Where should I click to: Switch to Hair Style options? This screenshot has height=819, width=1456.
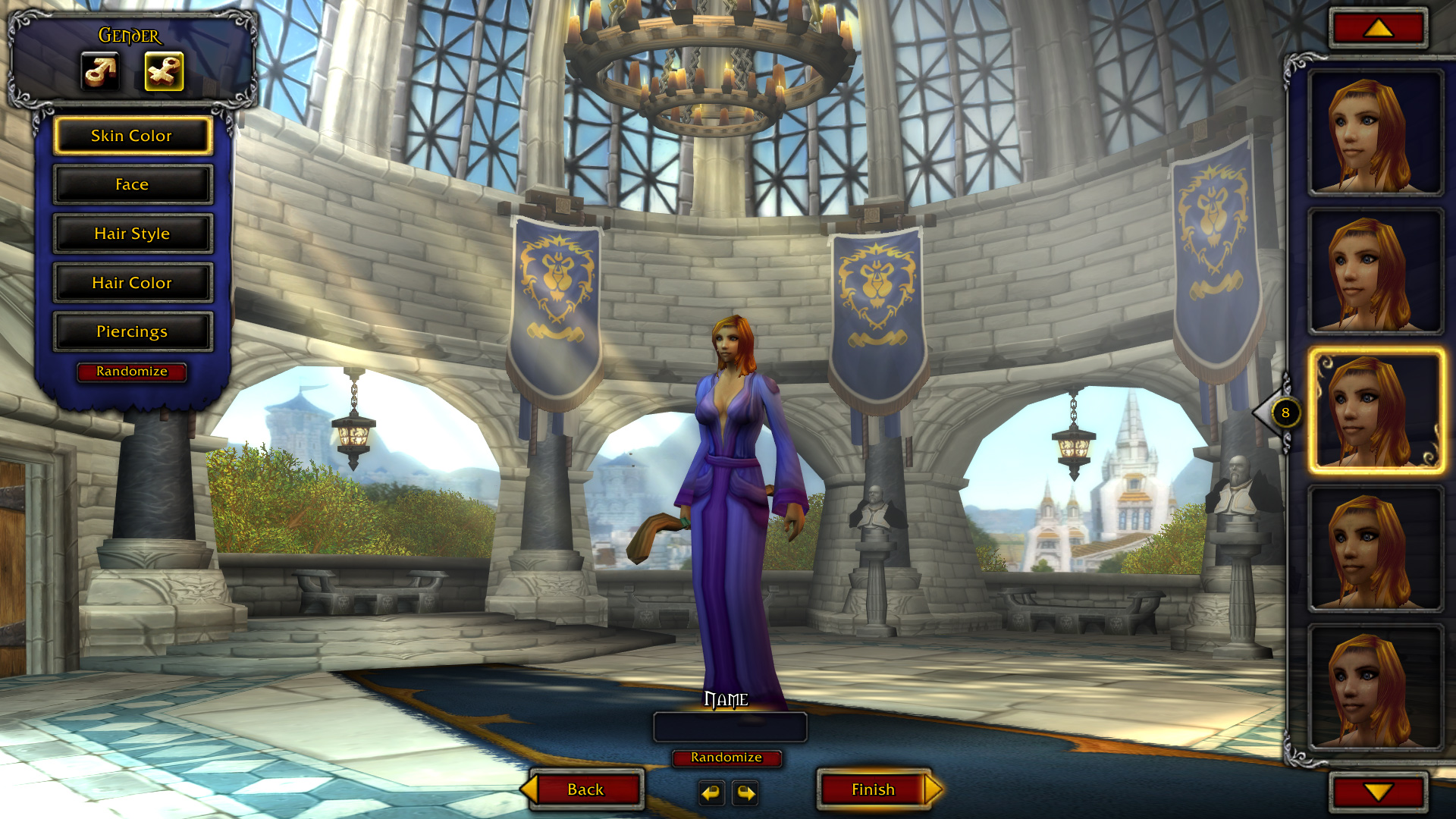point(132,234)
